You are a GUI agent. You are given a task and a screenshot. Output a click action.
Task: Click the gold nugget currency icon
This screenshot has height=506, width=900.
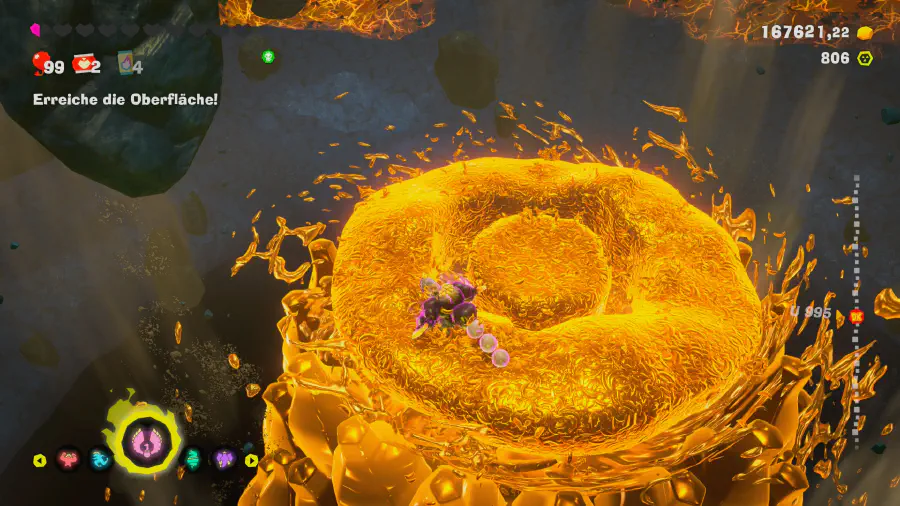point(865,33)
